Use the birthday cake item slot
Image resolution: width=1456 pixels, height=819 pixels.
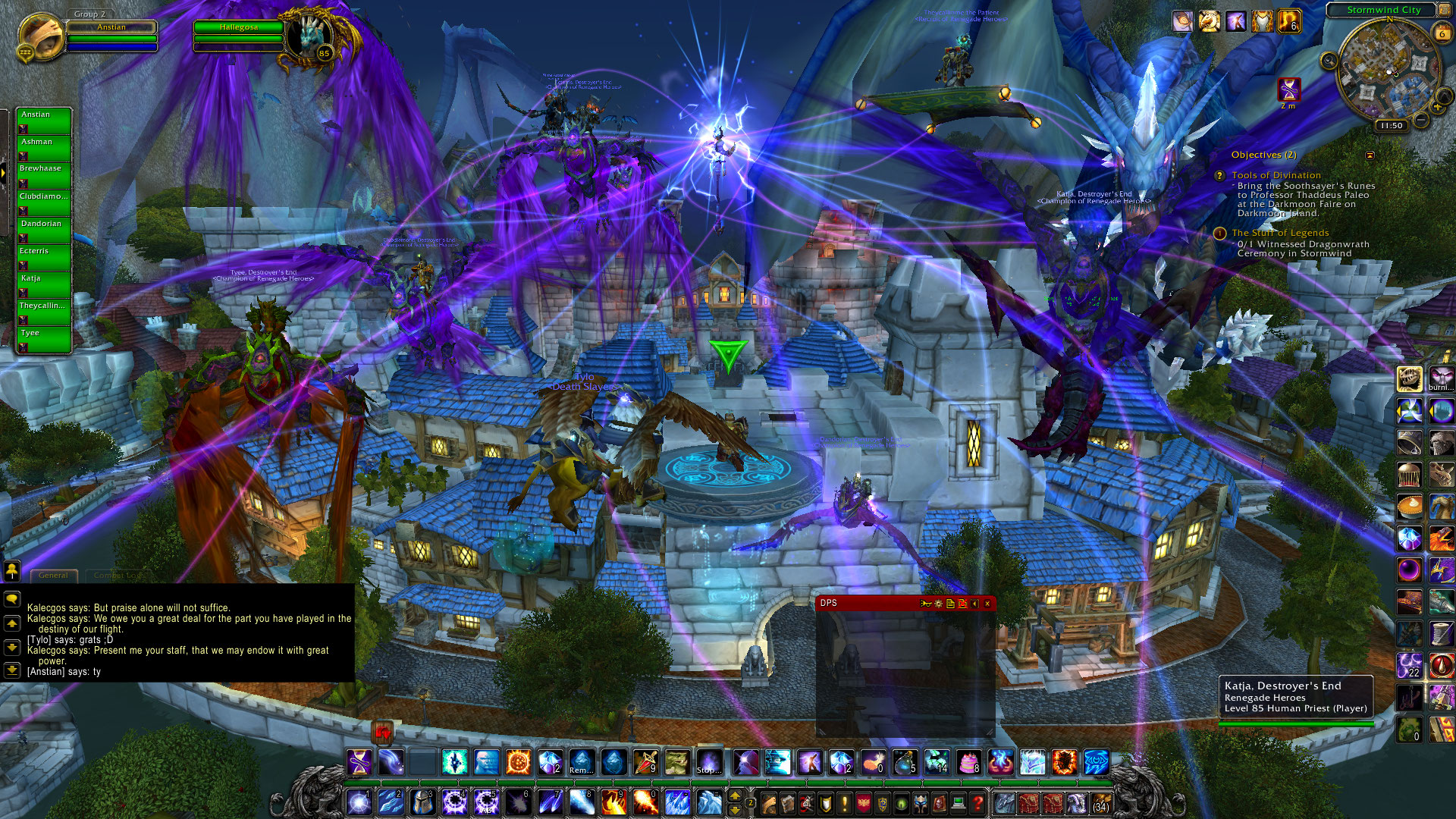coord(969,762)
